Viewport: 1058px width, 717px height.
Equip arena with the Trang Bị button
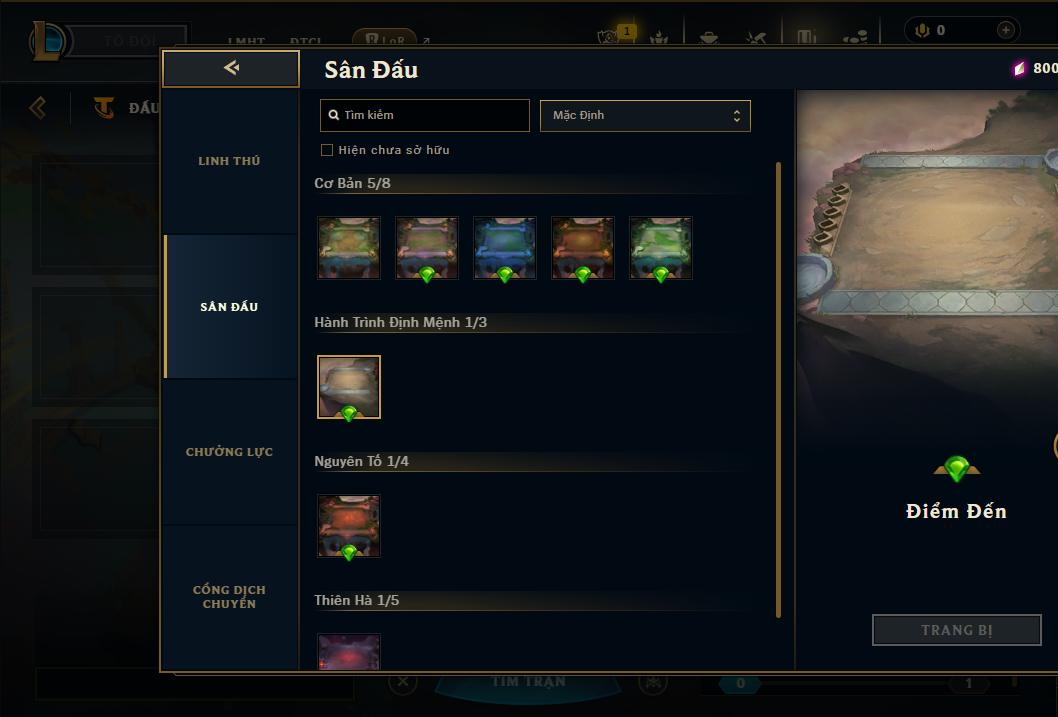[956, 630]
